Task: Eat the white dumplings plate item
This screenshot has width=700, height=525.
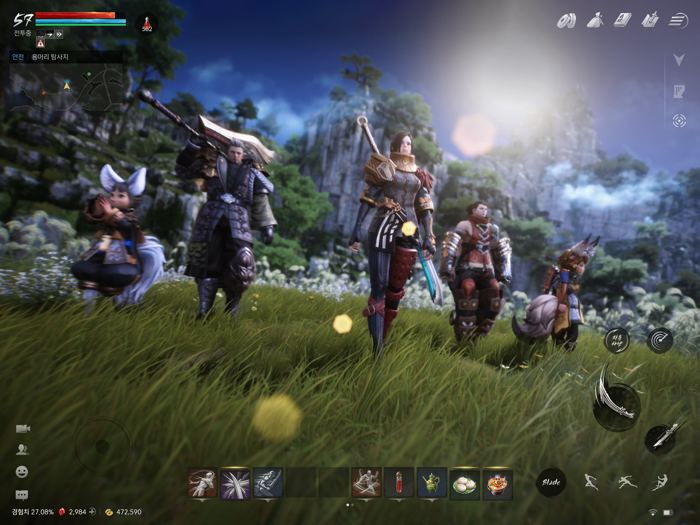Action: [x=464, y=484]
